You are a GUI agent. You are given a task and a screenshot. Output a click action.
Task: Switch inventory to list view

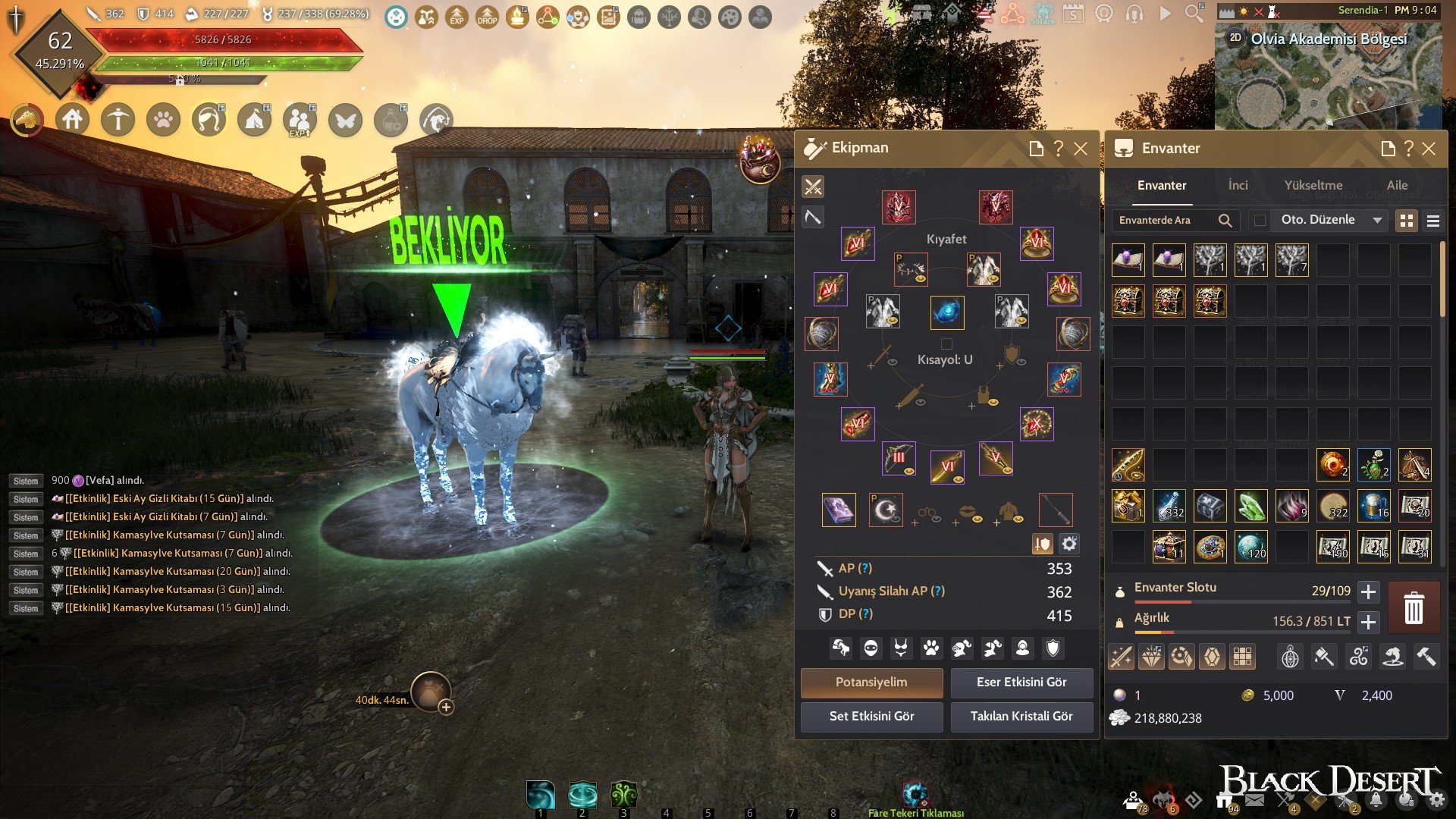tap(1432, 221)
